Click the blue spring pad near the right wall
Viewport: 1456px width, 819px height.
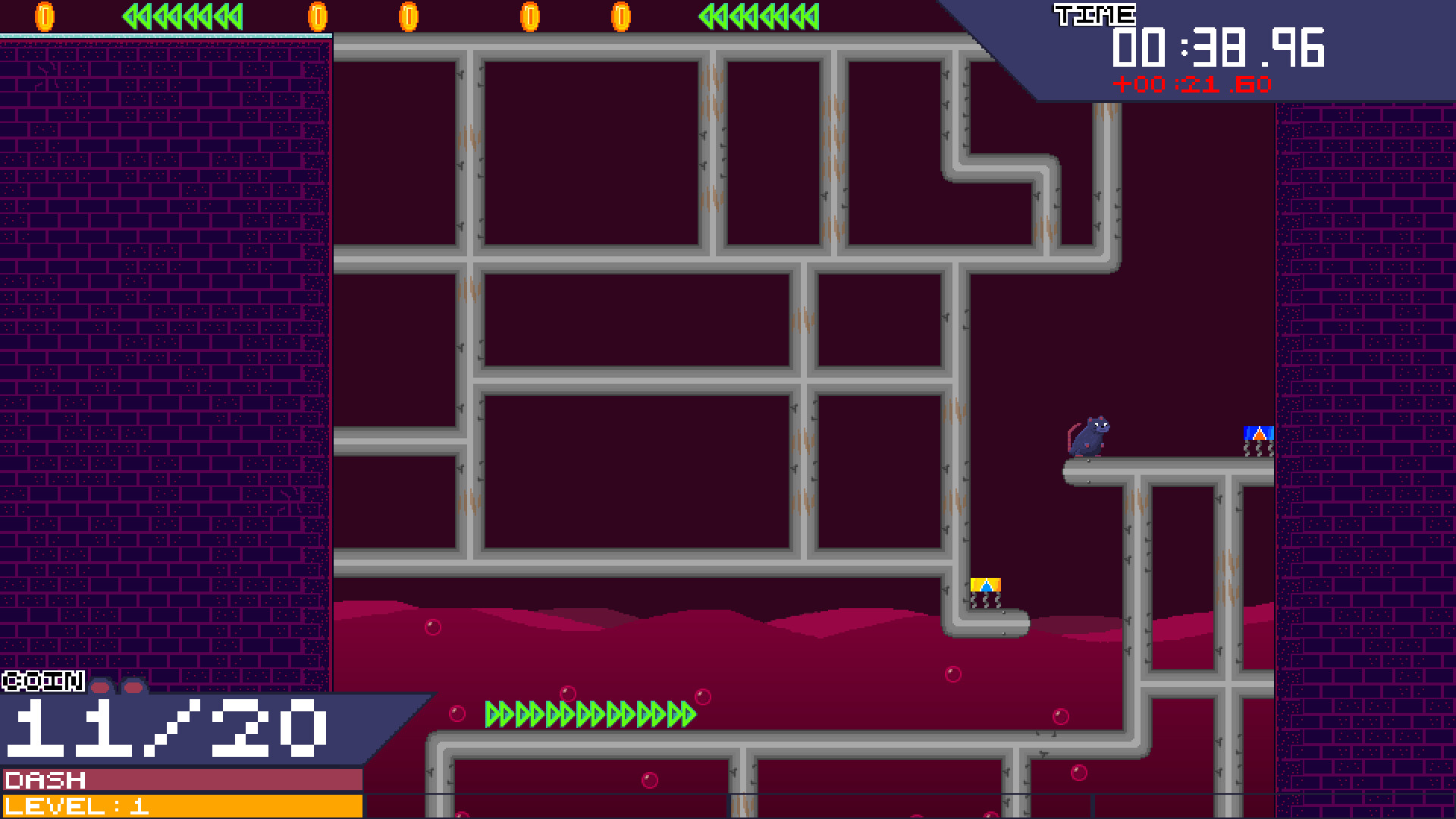pyautogui.click(x=1259, y=432)
